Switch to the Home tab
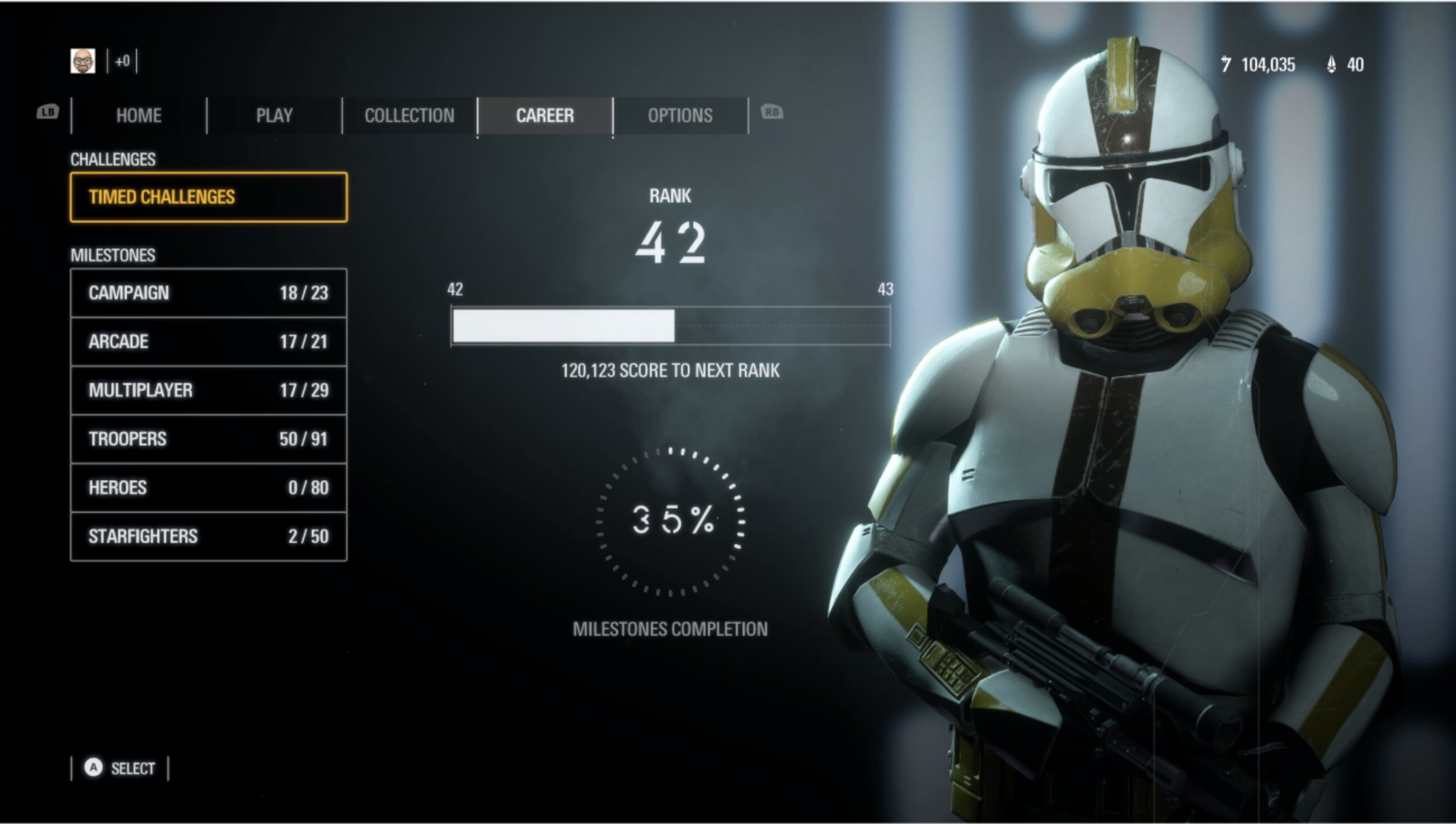This screenshot has width=1456, height=824. click(139, 115)
